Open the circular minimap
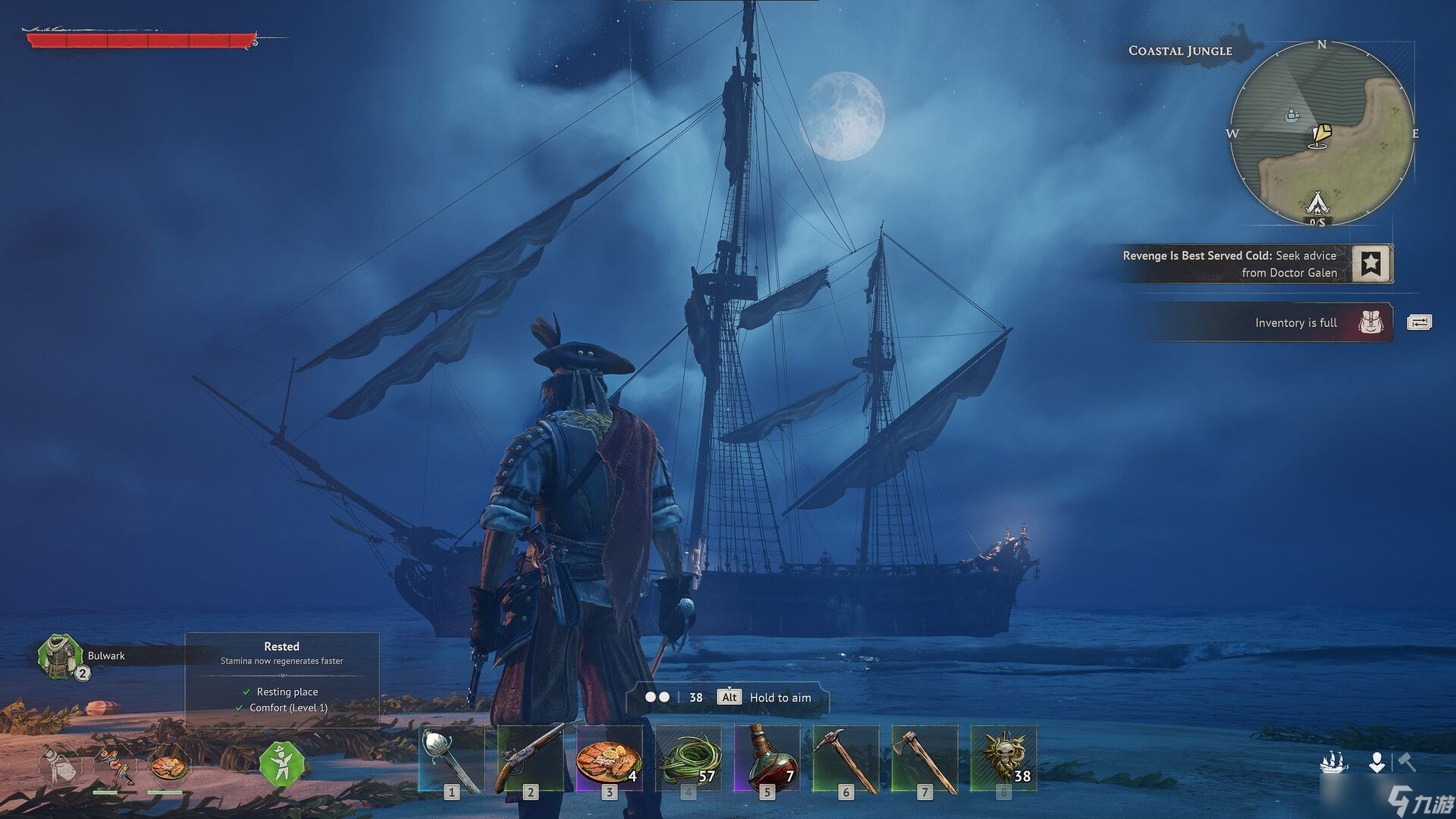 [x=1322, y=133]
